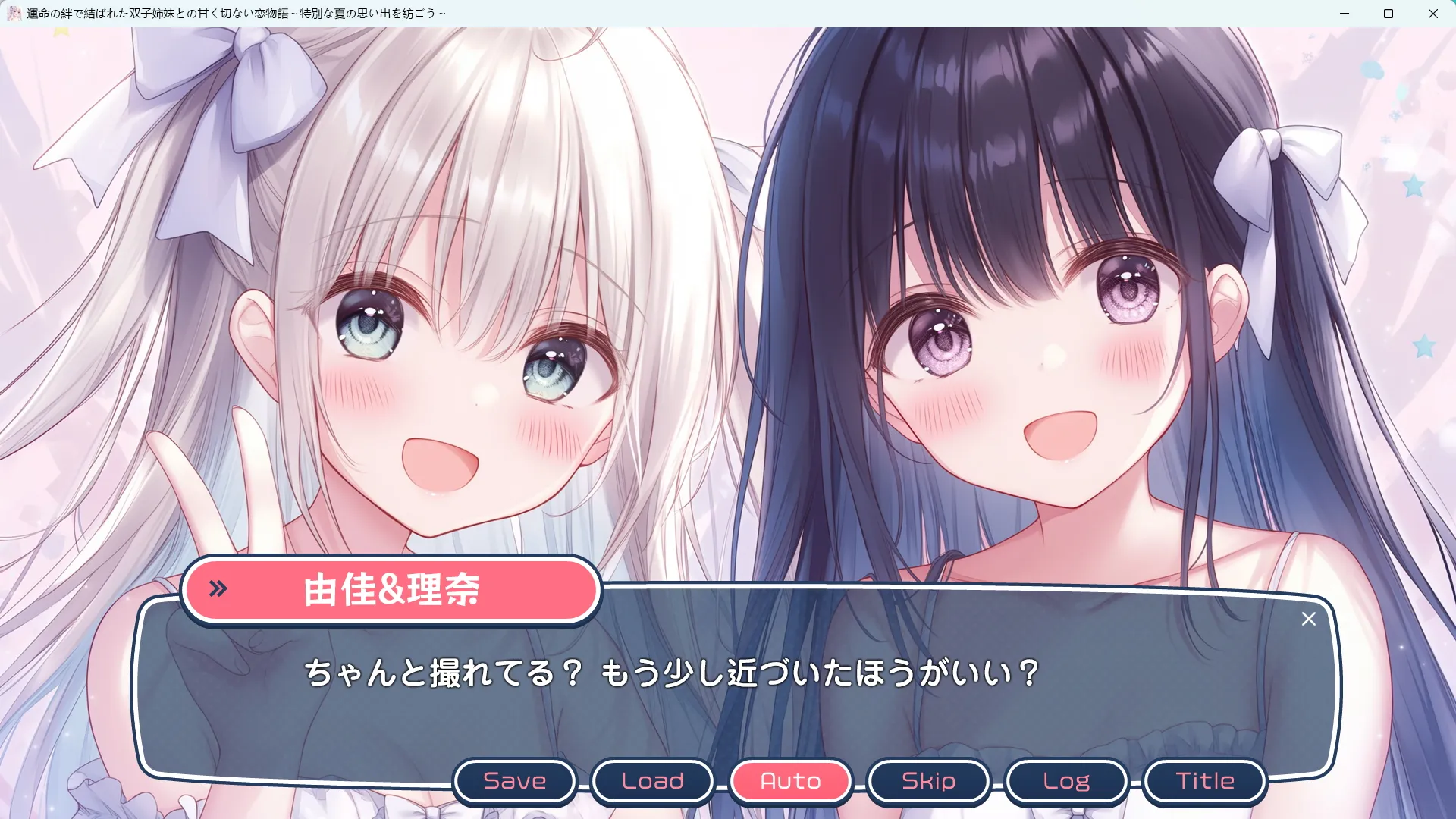
Task: Minimize the game window
Action: point(1345,14)
